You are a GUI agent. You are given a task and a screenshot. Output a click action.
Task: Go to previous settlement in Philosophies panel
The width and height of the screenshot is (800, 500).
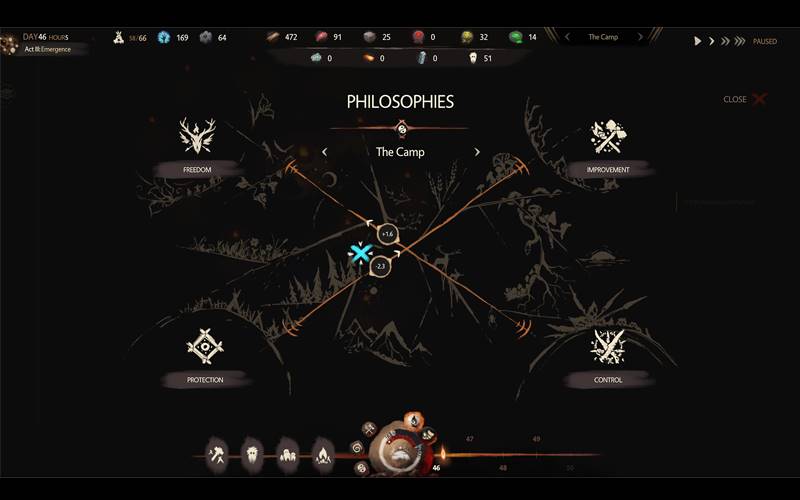coord(324,152)
